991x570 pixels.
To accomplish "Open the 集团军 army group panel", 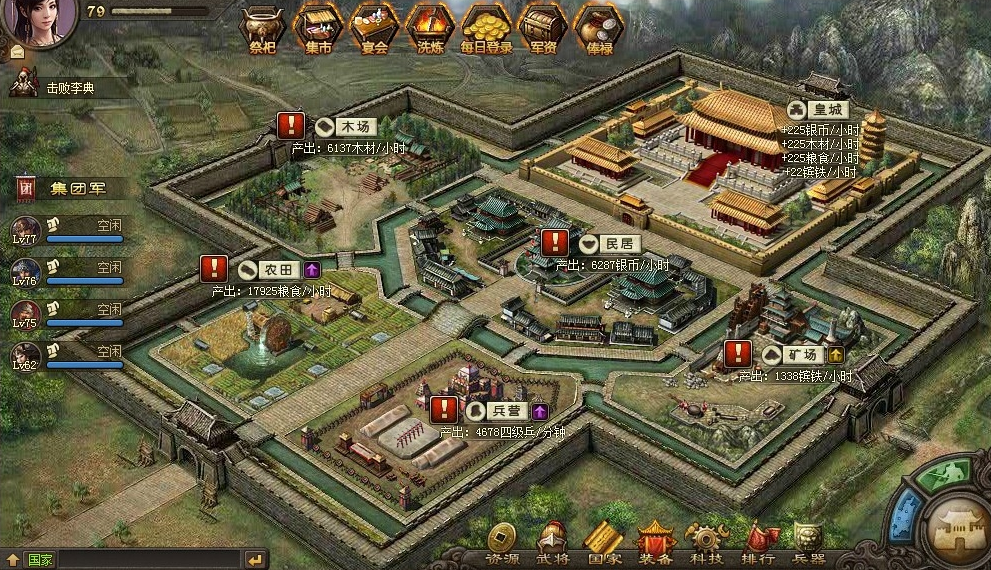I will [70, 187].
